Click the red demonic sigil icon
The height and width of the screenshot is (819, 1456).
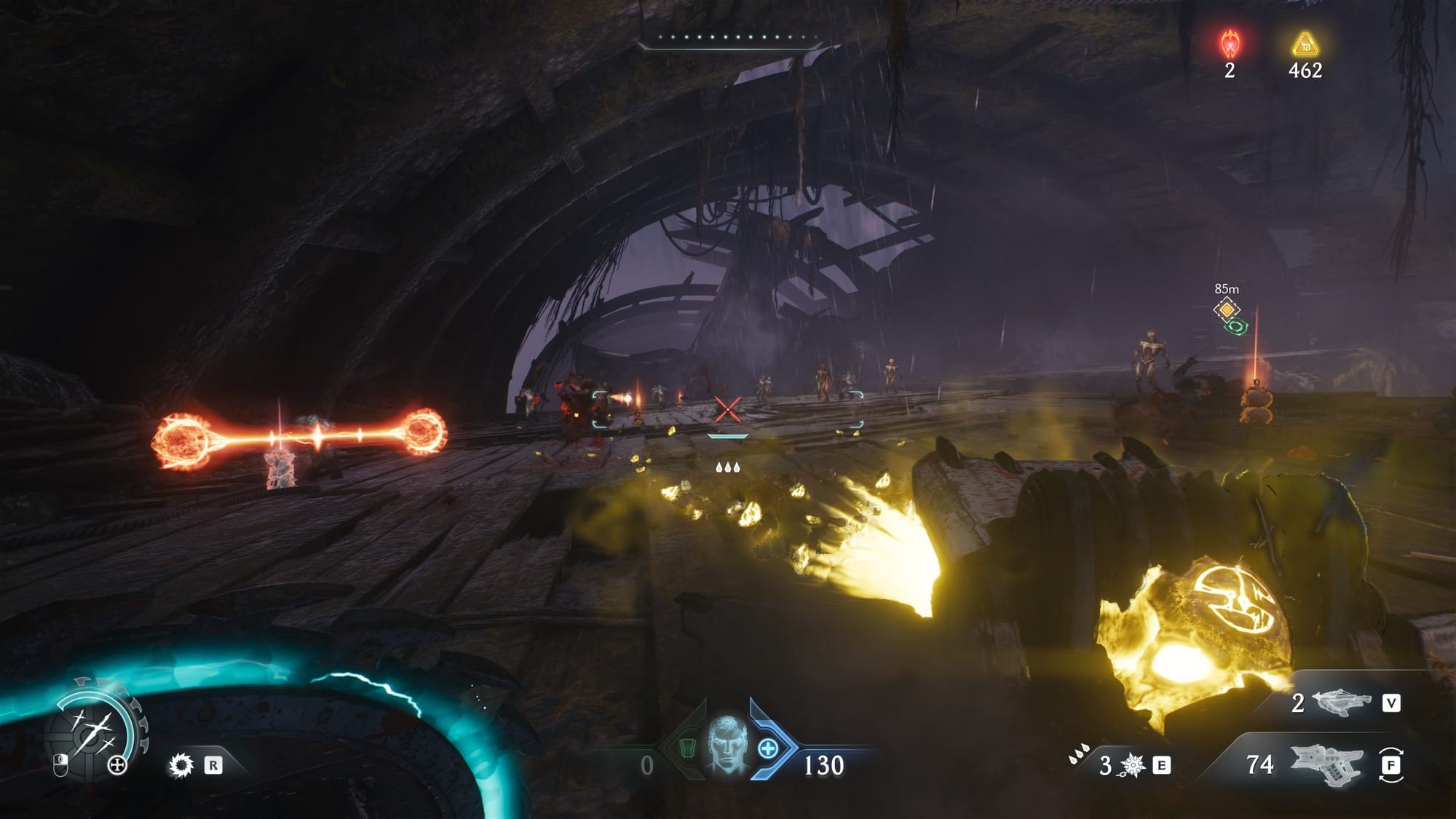(x=1230, y=44)
